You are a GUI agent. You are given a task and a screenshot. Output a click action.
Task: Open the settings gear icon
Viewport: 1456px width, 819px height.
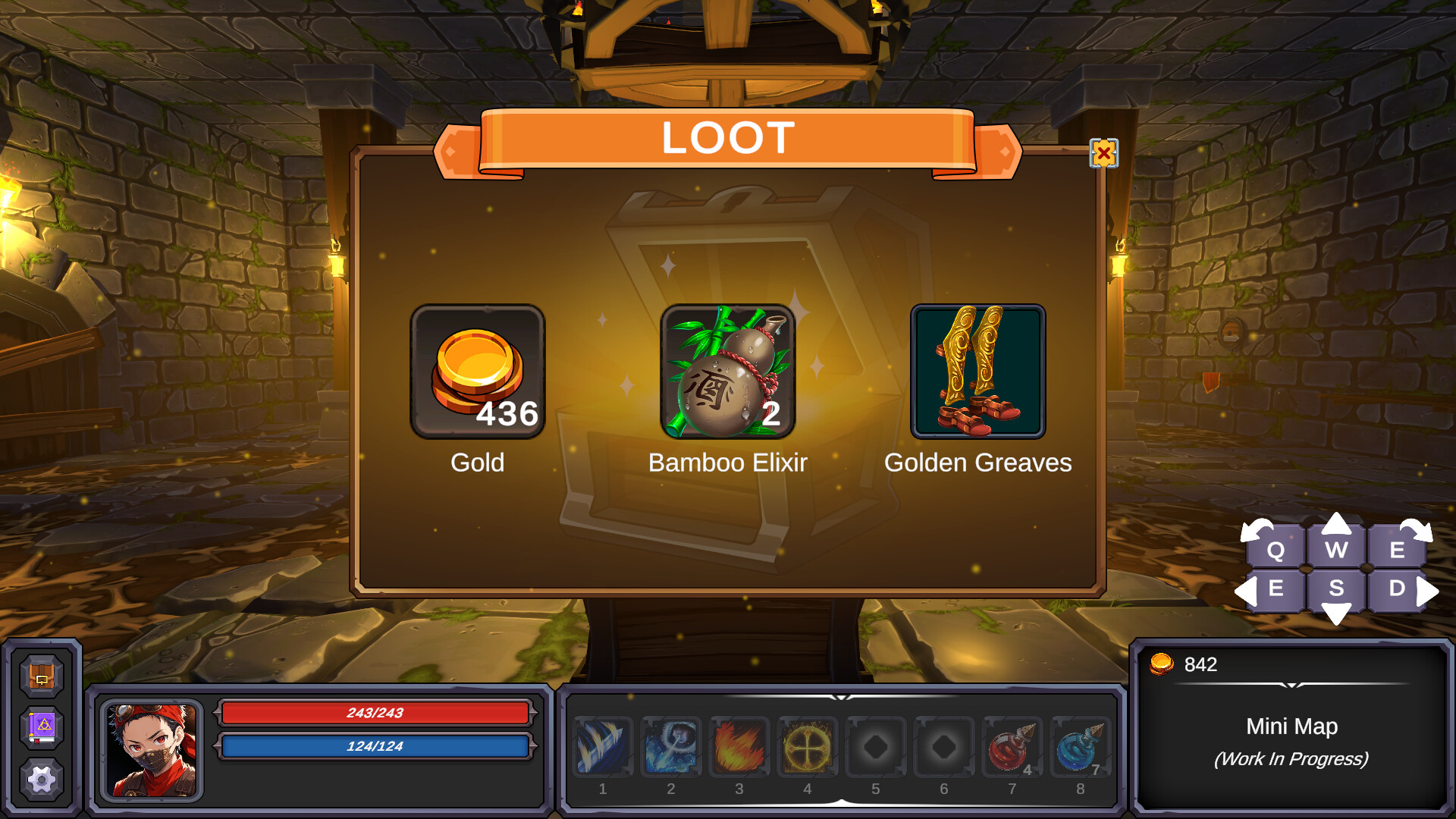tap(42, 777)
